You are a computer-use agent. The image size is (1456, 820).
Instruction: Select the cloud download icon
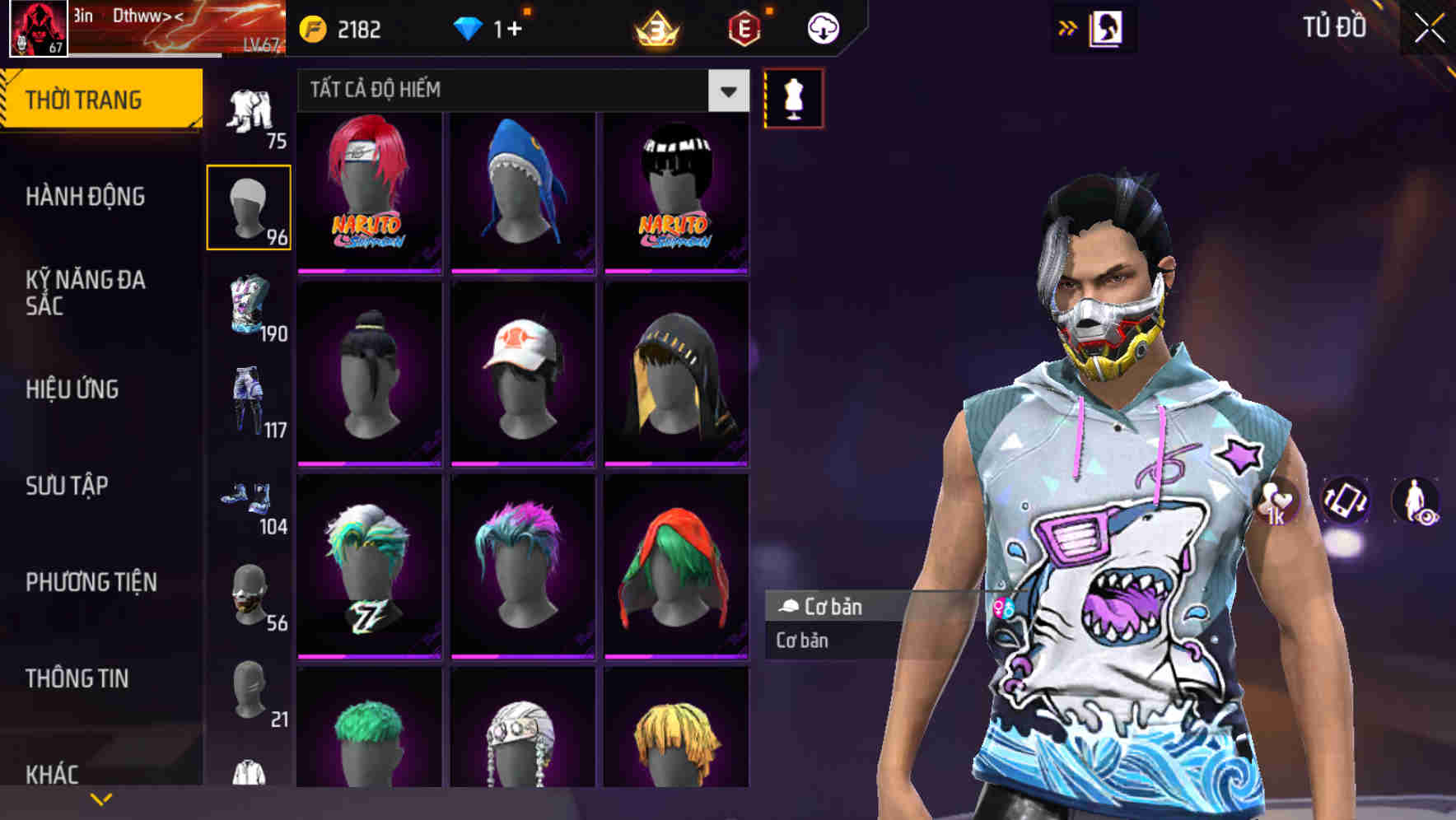click(x=823, y=27)
